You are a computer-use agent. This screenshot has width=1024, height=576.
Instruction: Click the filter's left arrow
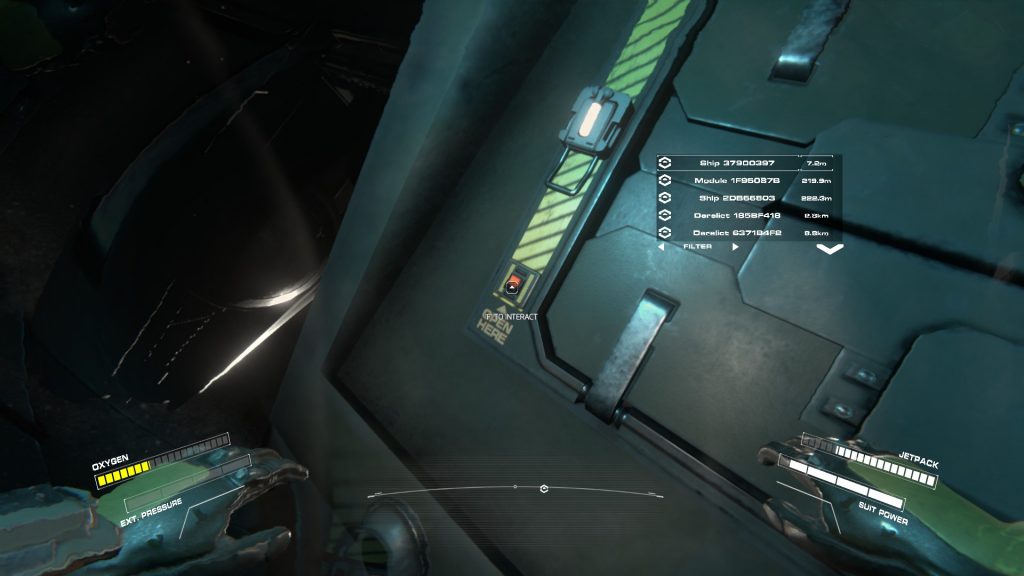click(662, 247)
